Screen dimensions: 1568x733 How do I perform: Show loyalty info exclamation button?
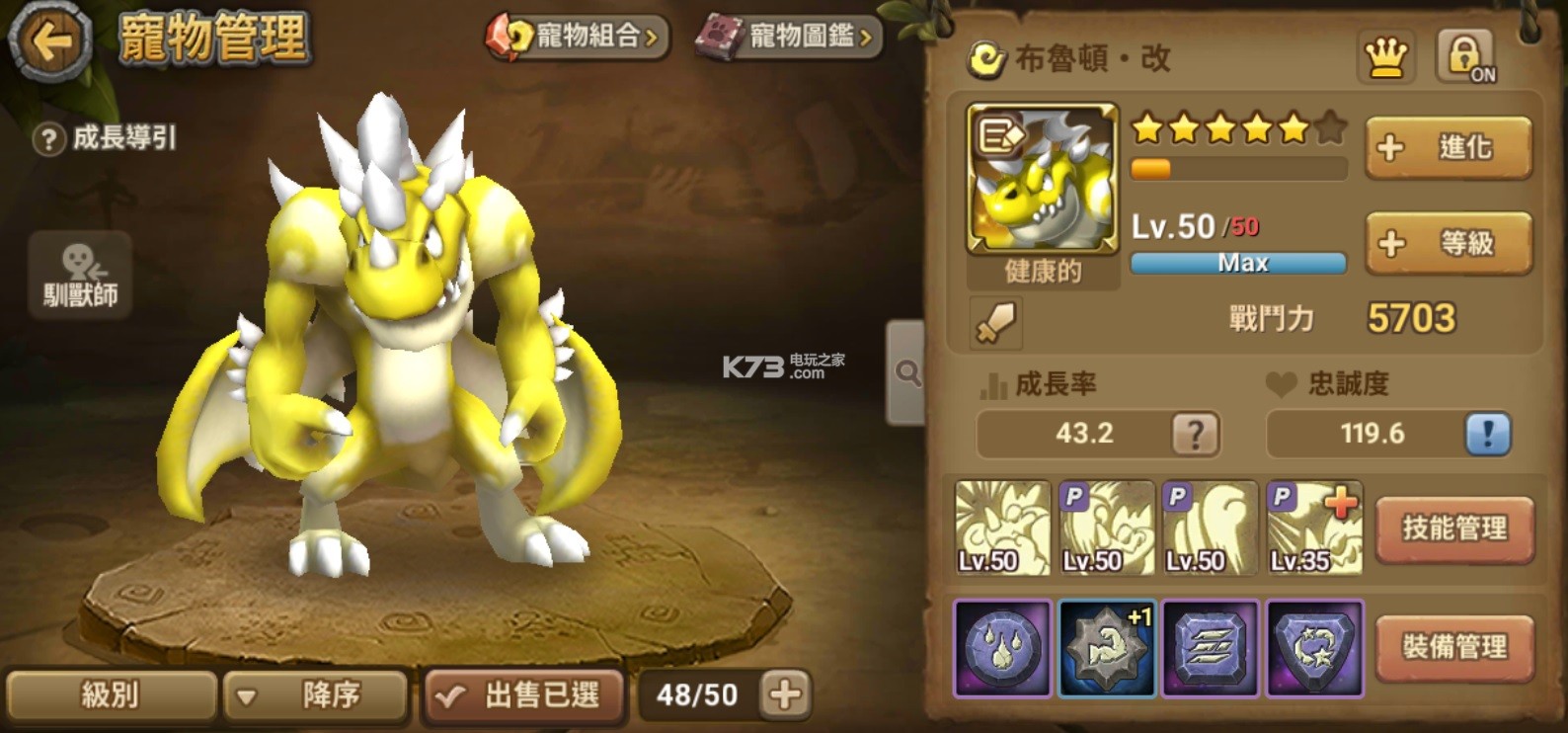(x=1487, y=434)
